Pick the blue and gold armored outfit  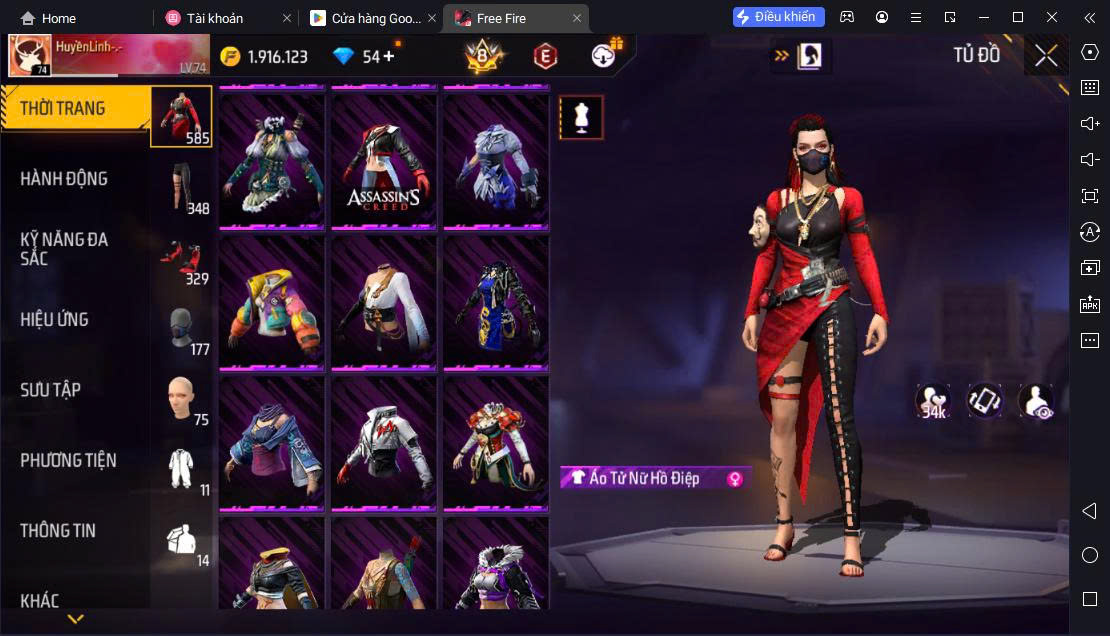pyautogui.click(x=496, y=302)
